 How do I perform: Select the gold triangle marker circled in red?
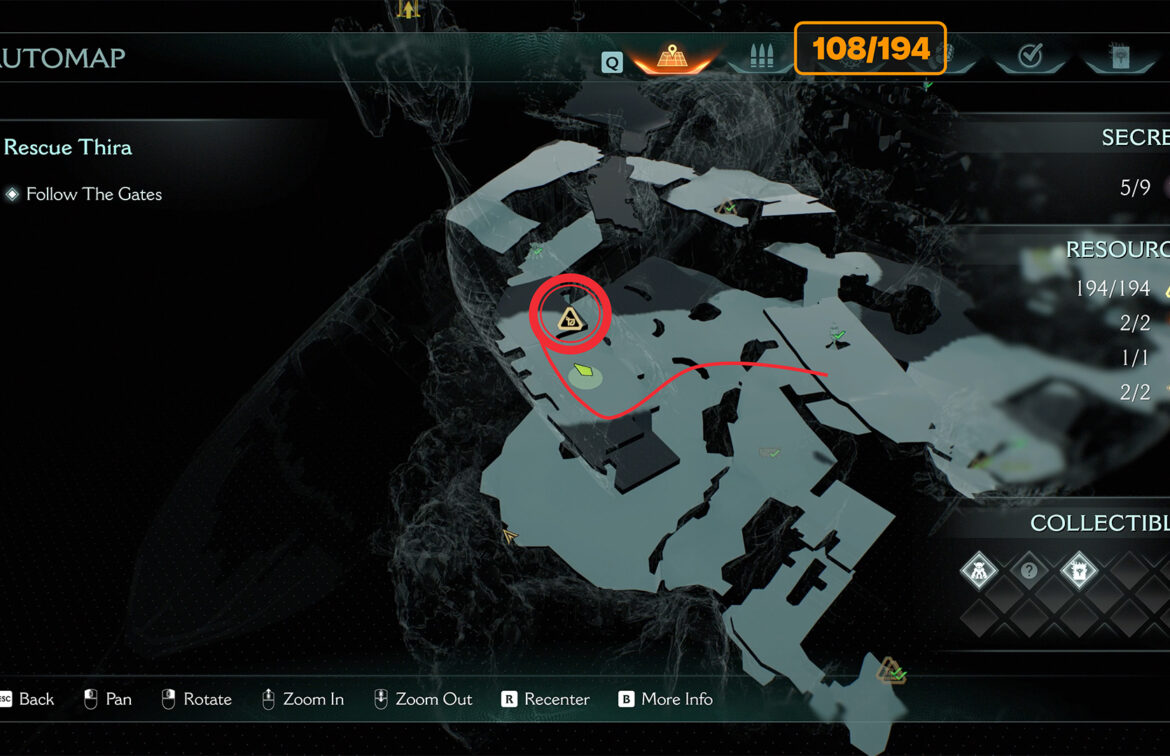pyautogui.click(x=570, y=319)
